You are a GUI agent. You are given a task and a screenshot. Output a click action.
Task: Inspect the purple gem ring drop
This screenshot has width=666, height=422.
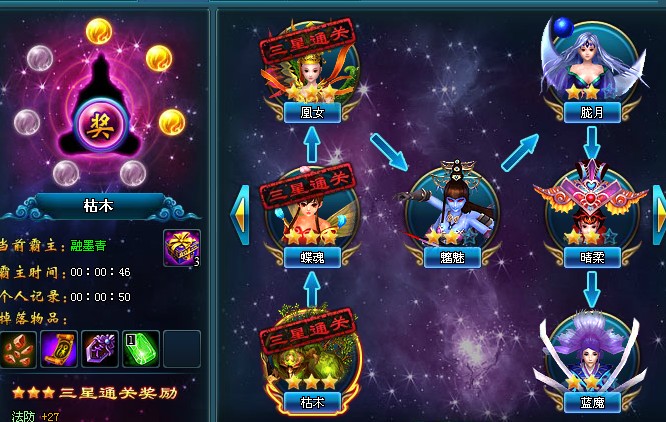click(99, 349)
